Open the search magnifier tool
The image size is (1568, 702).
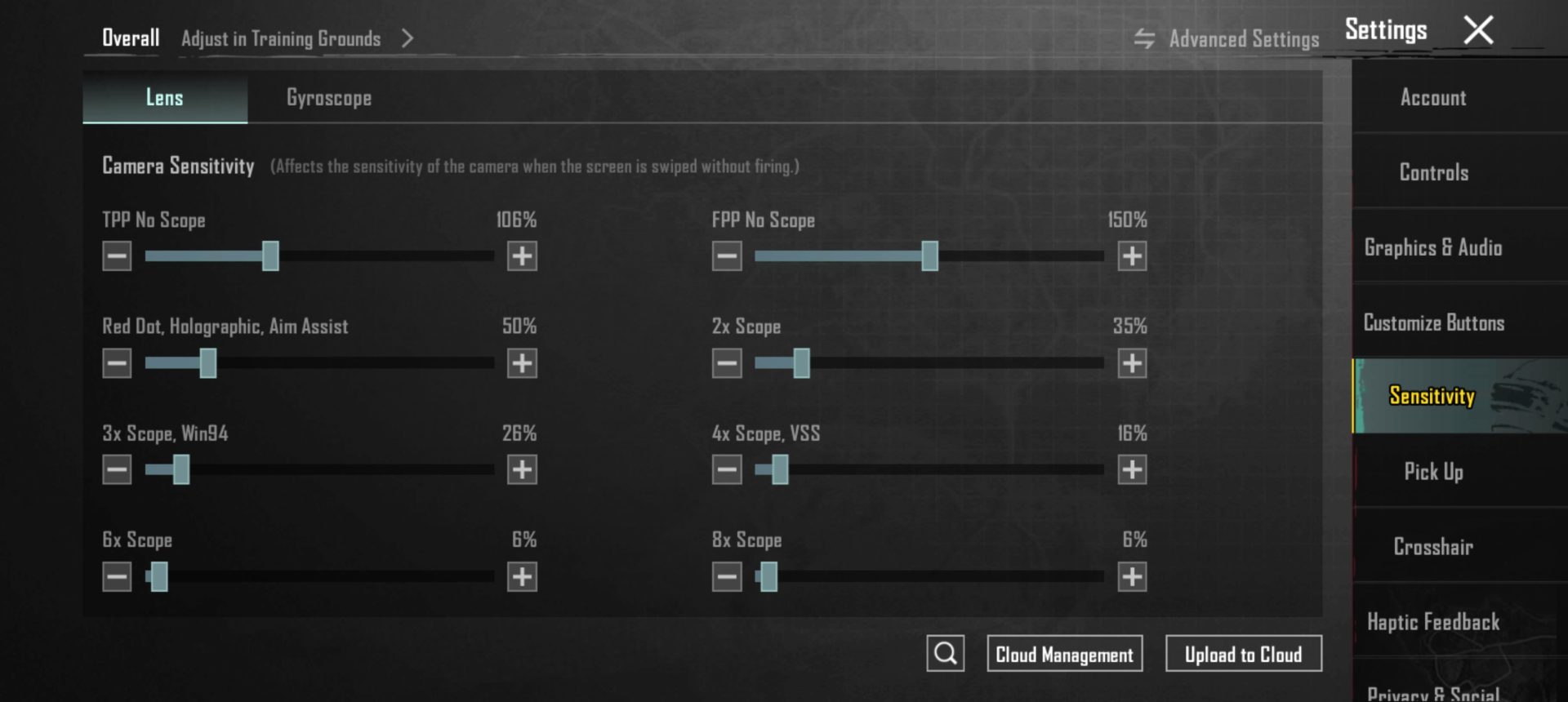(945, 653)
